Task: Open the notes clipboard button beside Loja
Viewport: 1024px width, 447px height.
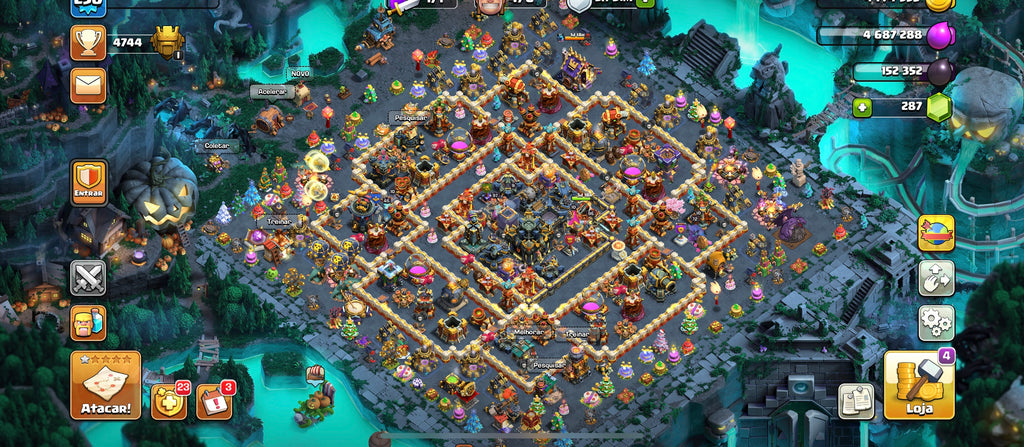Action: coord(856,400)
